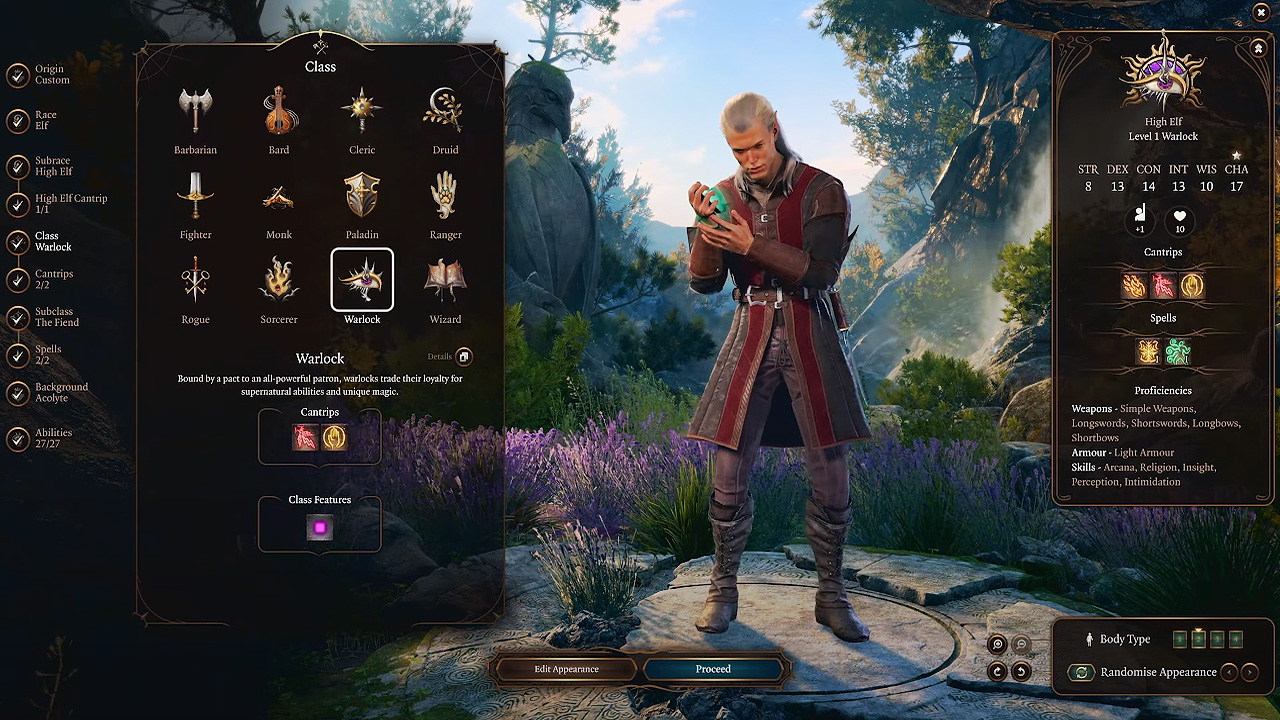Select the Fighter class

[x=195, y=200]
